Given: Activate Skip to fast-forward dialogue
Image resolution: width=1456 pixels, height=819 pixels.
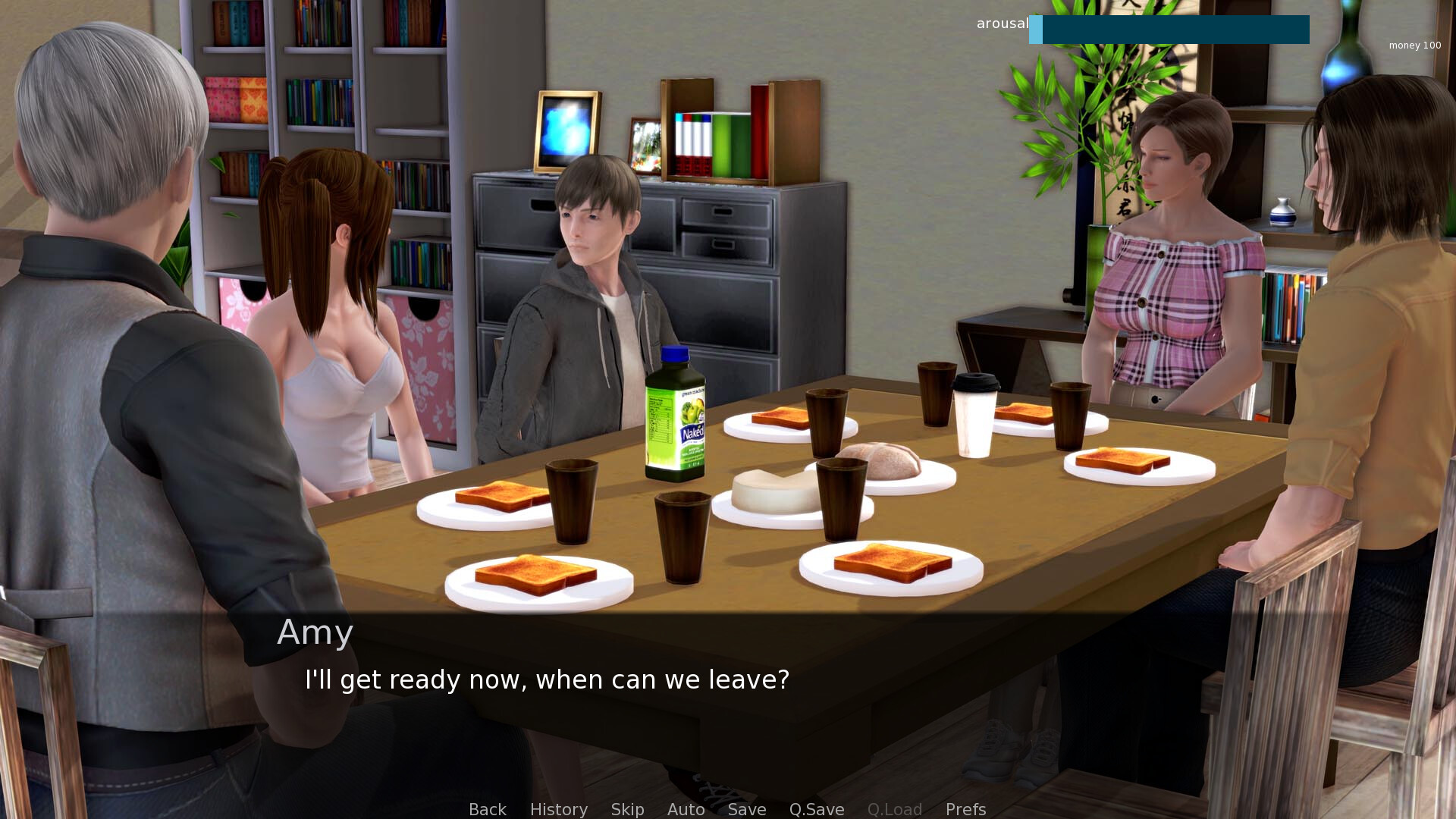Looking at the screenshot, I should click(x=627, y=809).
